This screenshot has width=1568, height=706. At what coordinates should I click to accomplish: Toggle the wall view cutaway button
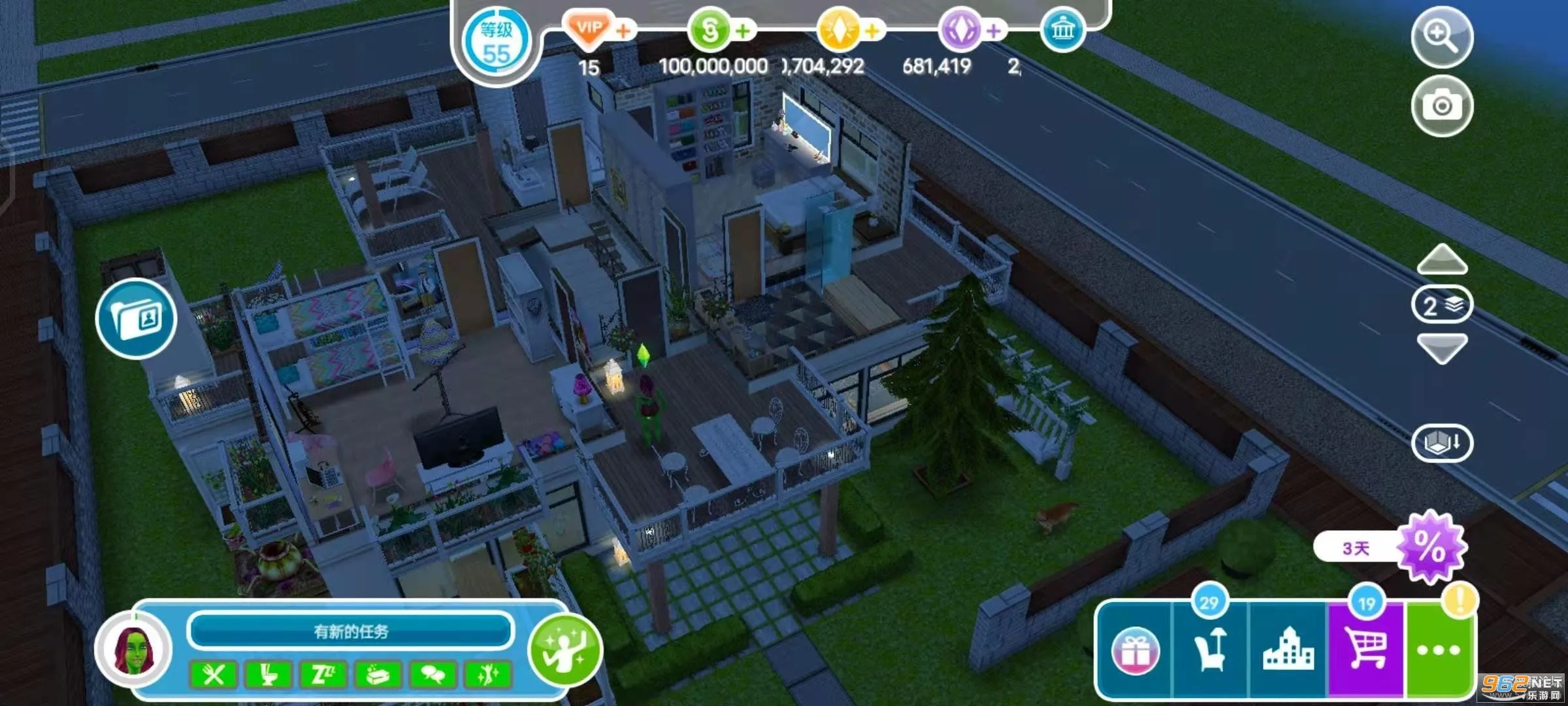pyautogui.click(x=1442, y=443)
